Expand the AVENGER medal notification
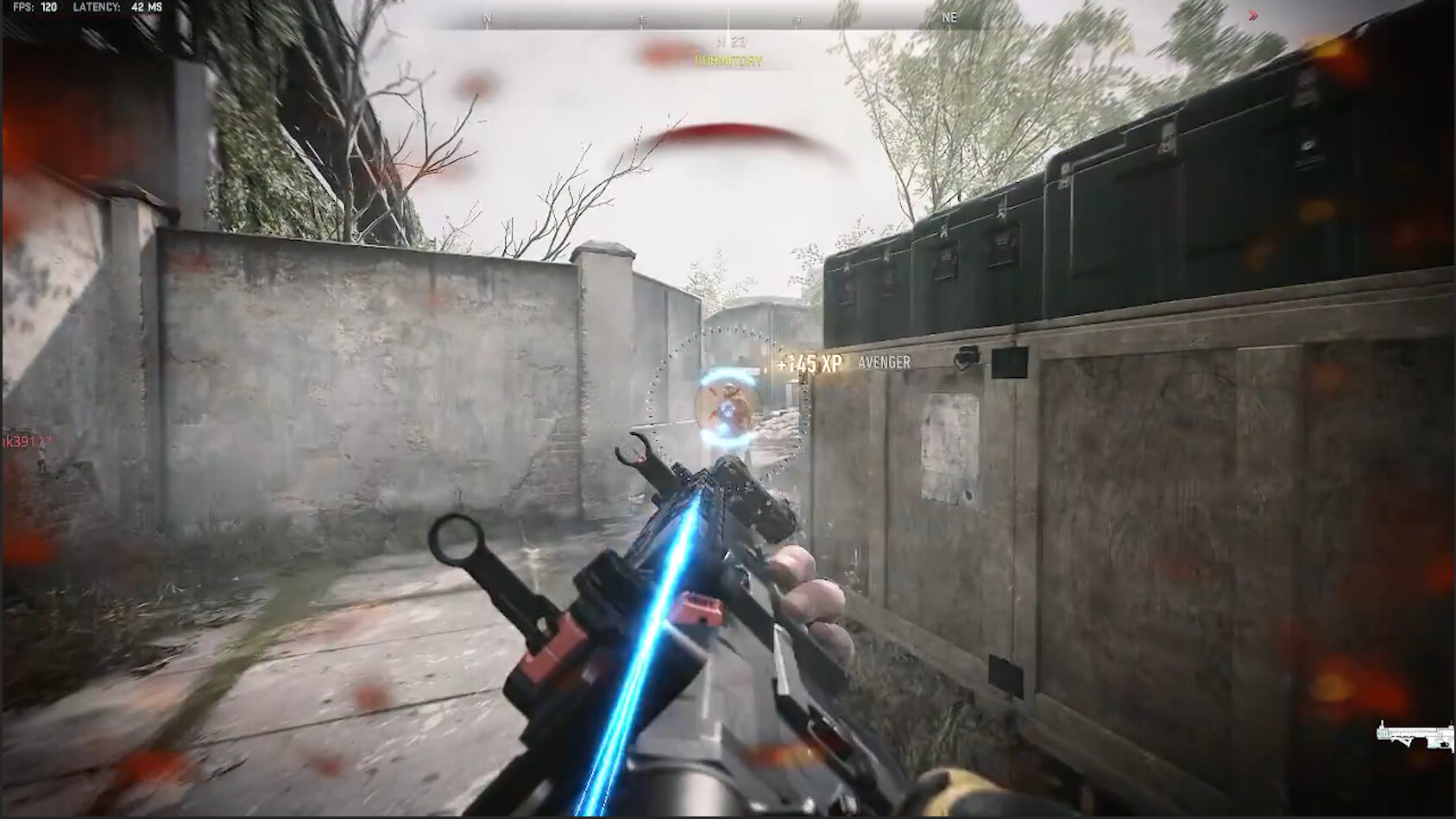This screenshot has width=1456, height=819. (x=883, y=363)
